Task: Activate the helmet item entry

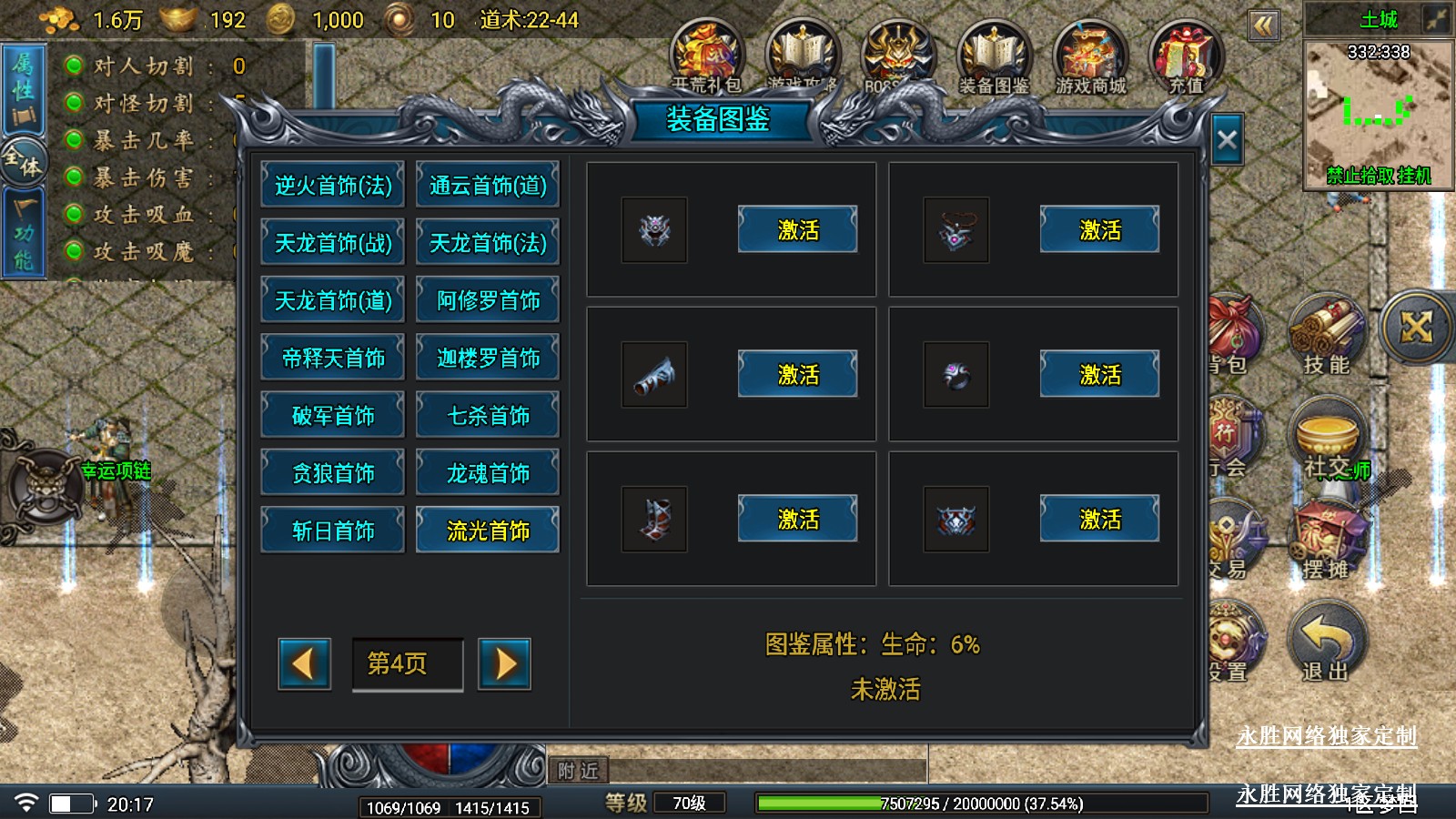Action: [797, 230]
